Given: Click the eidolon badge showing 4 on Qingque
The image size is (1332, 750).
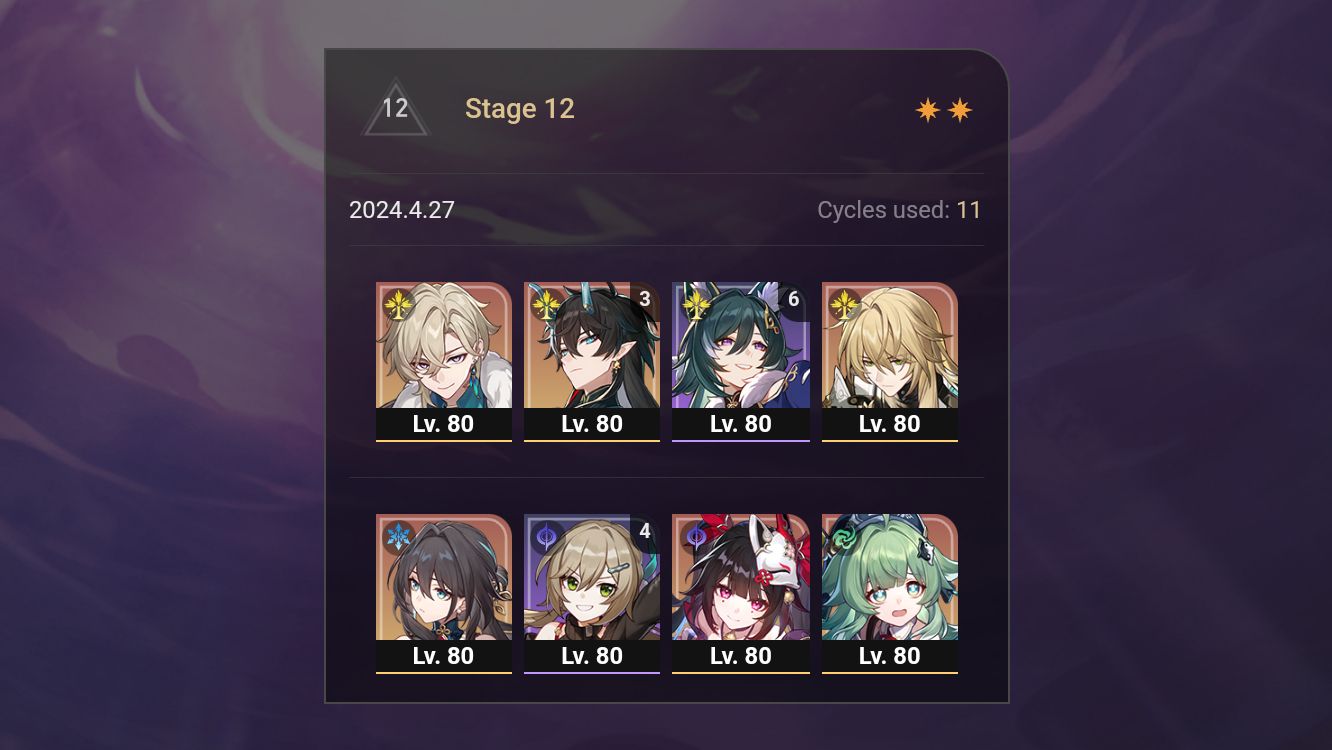Looking at the screenshot, I should 645,531.
